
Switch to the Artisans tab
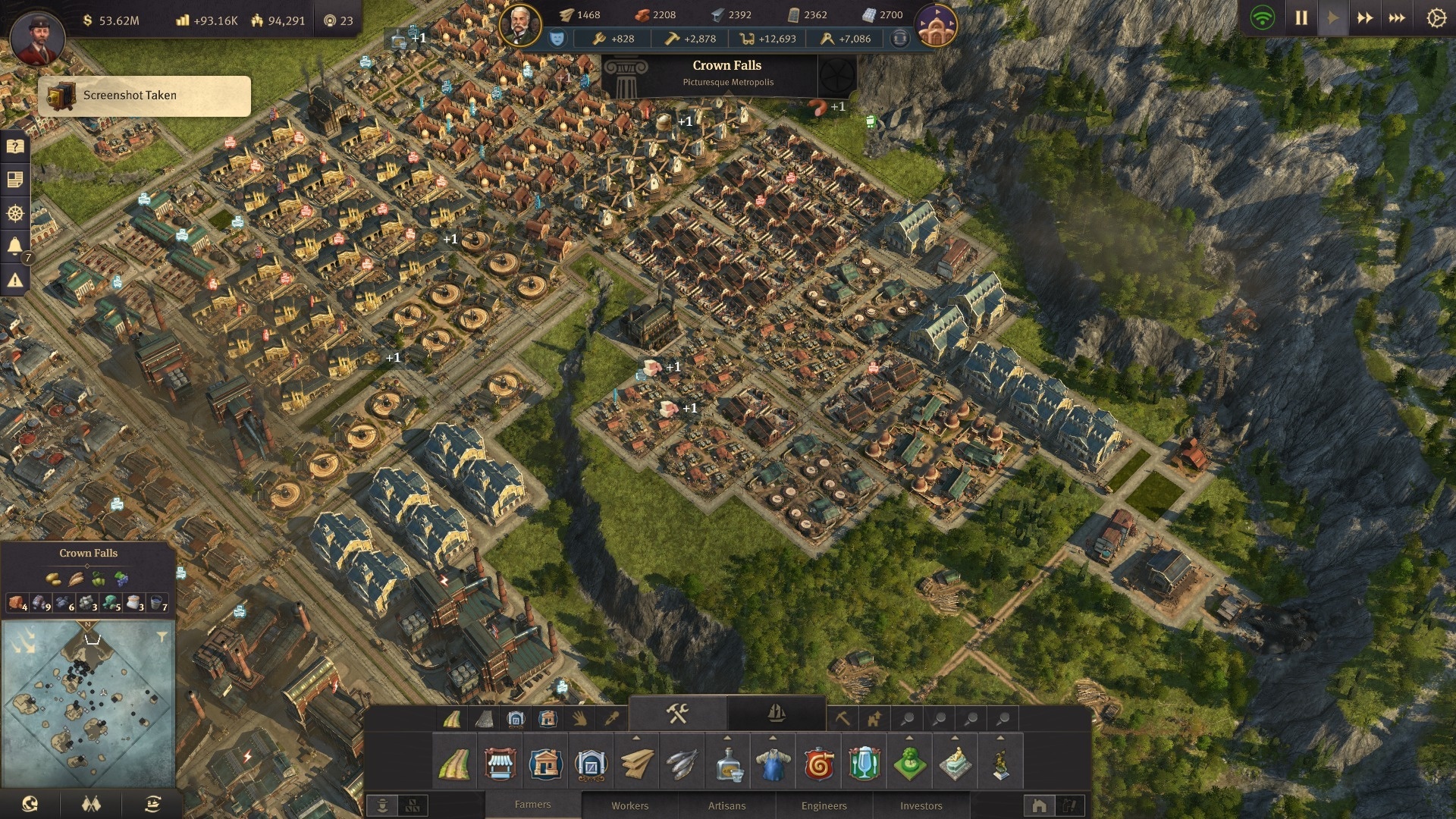pyautogui.click(x=726, y=805)
